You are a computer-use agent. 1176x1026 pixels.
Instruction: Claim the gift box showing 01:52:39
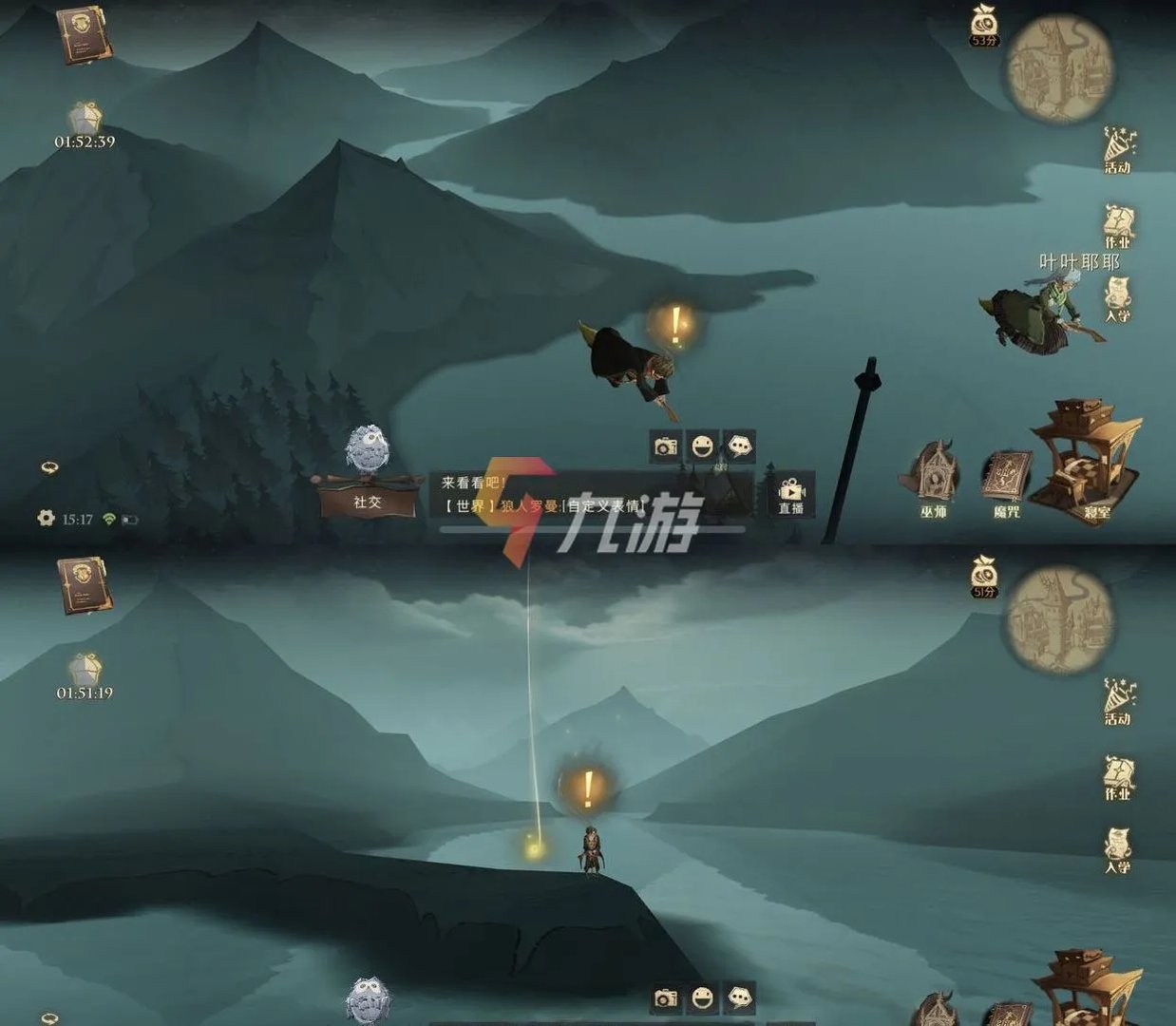pos(85,123)
